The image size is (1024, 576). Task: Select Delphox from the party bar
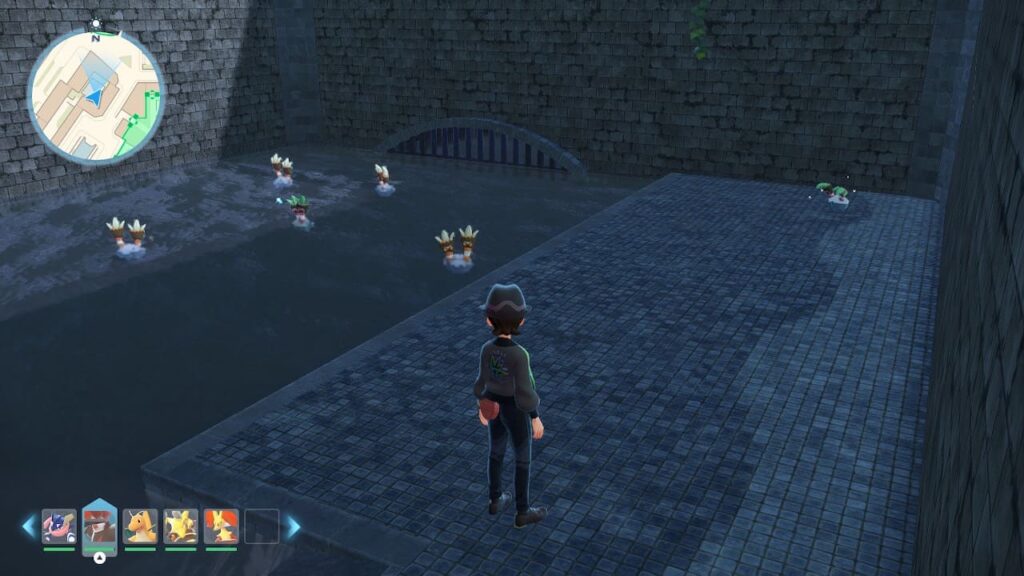tap(221, 526)
